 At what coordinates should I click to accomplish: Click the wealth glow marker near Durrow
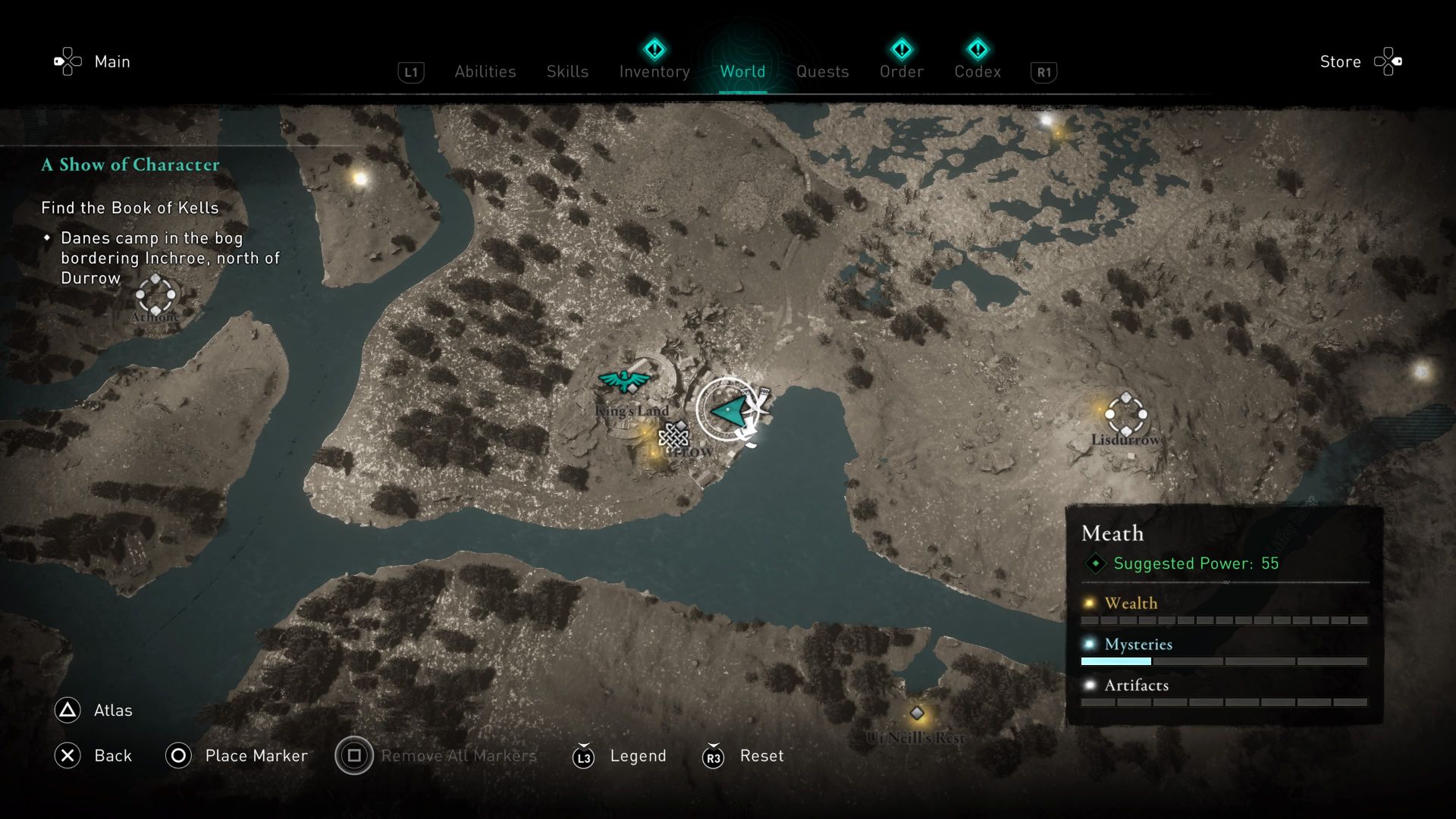644,432
